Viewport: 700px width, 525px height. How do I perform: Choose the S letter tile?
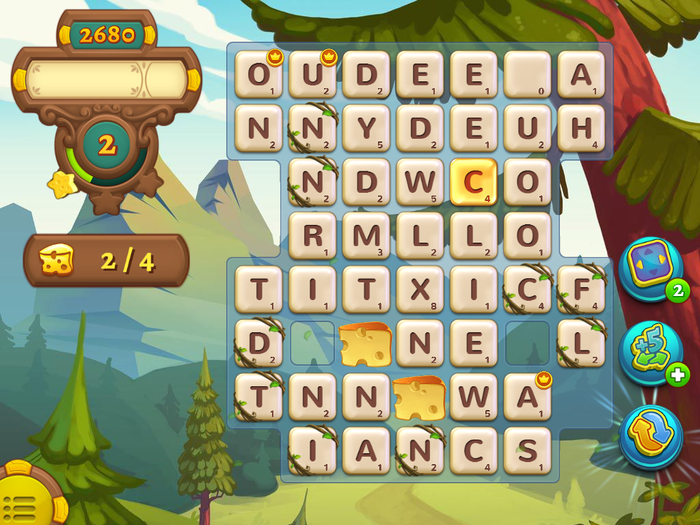[x=527, y=452]
